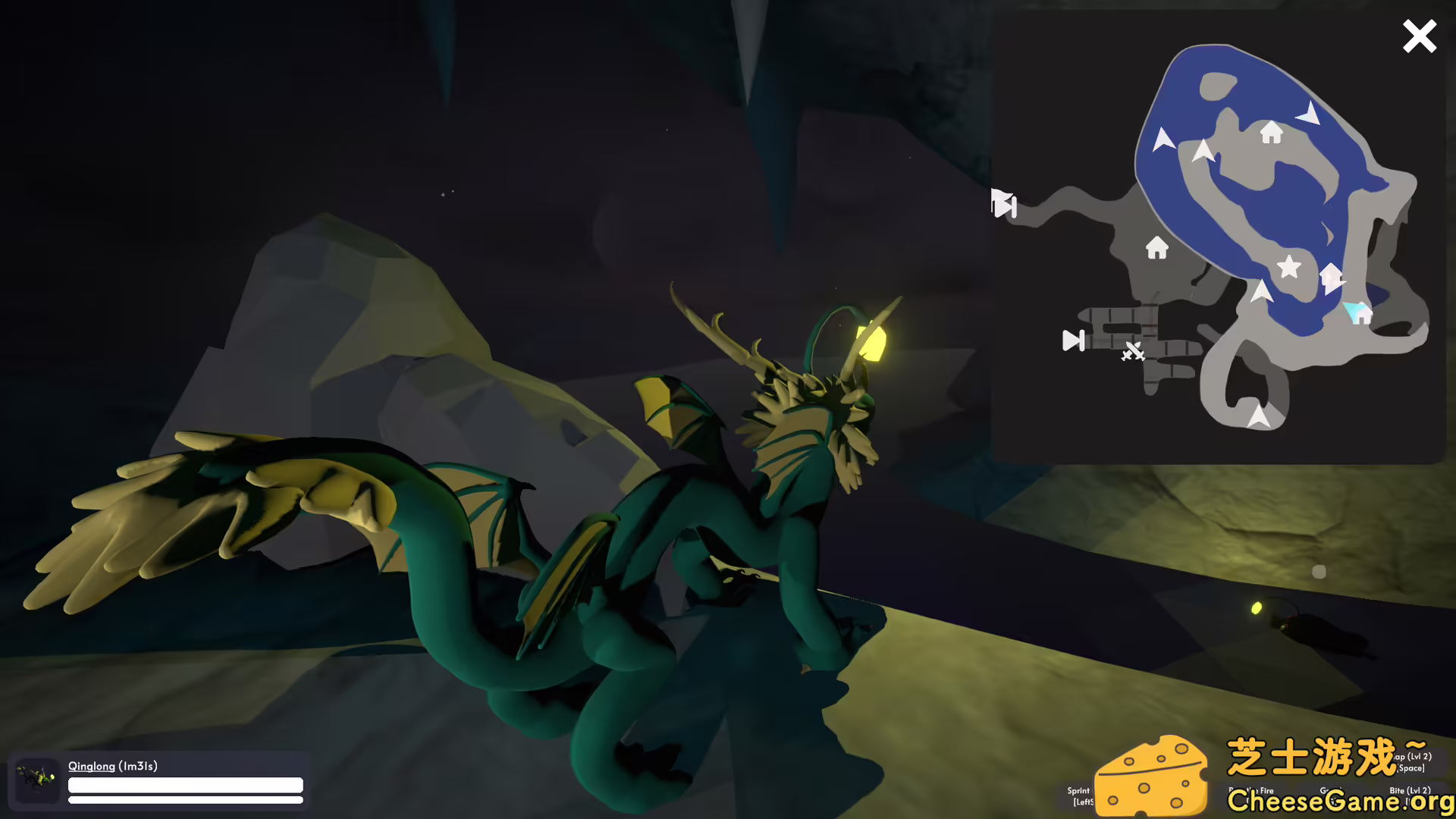Click the beige landmark arrow beside the star
This screenshot has width=1456, height=819.
coord(1331,276)
